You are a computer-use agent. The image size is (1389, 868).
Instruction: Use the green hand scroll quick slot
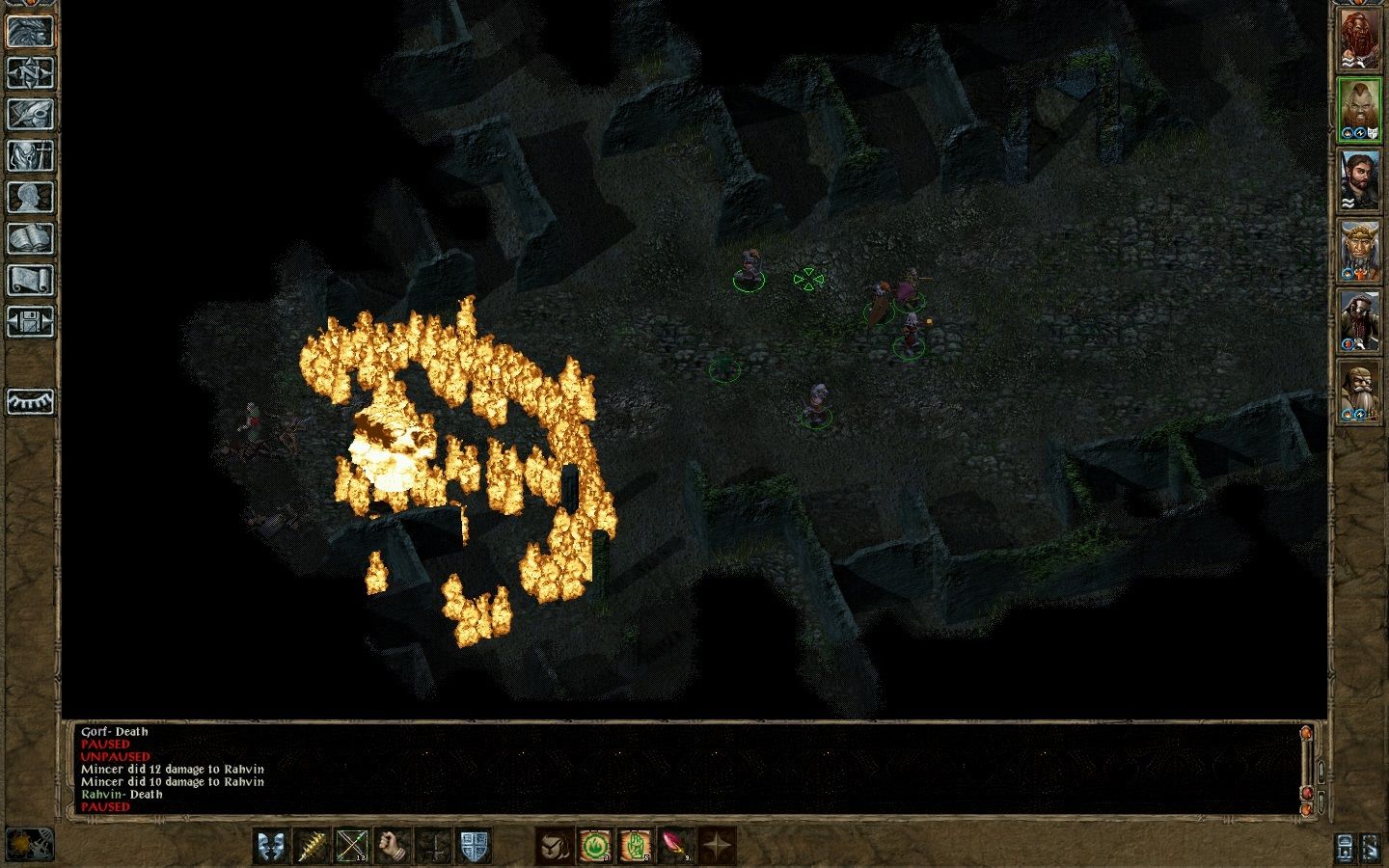click(636, 846)
